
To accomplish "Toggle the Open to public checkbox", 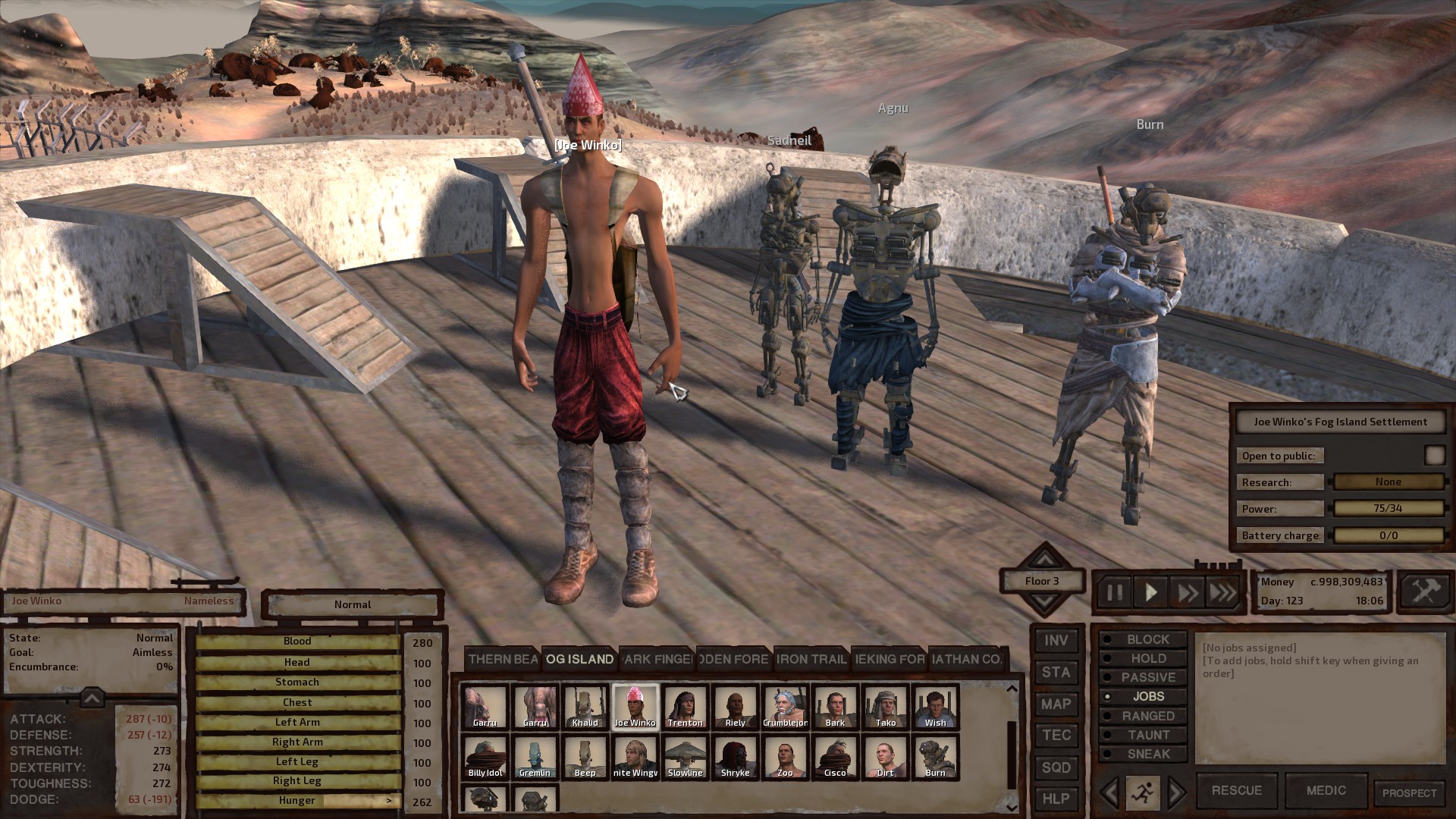I will [x=1434, y=455].
